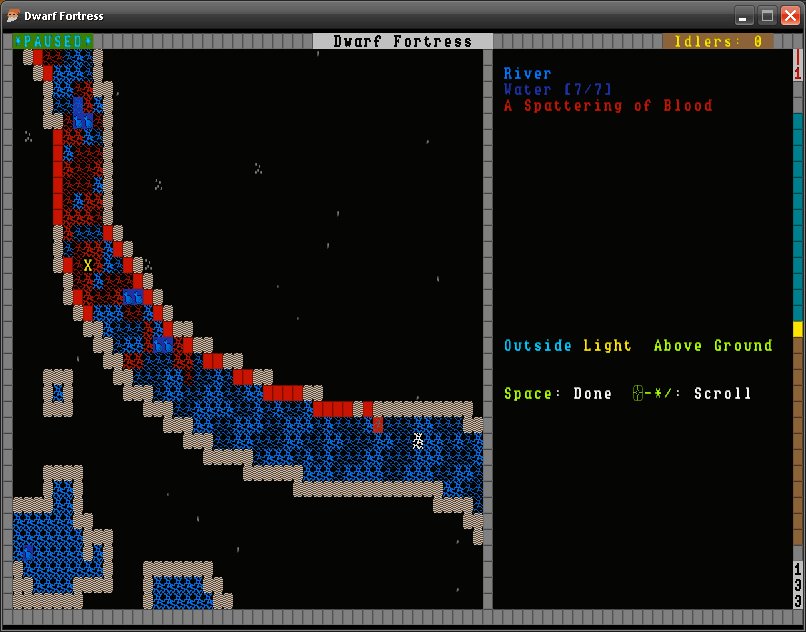
Task: Close the Dwarf Fortress window
Action: [x=790, y=15]
